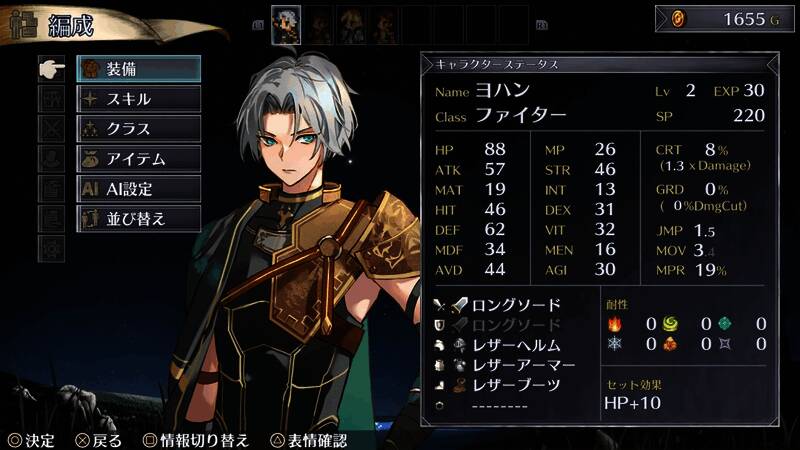Open the 装備 (Equipment) menu entry
The image size is (800, 450).
[139, 69]
